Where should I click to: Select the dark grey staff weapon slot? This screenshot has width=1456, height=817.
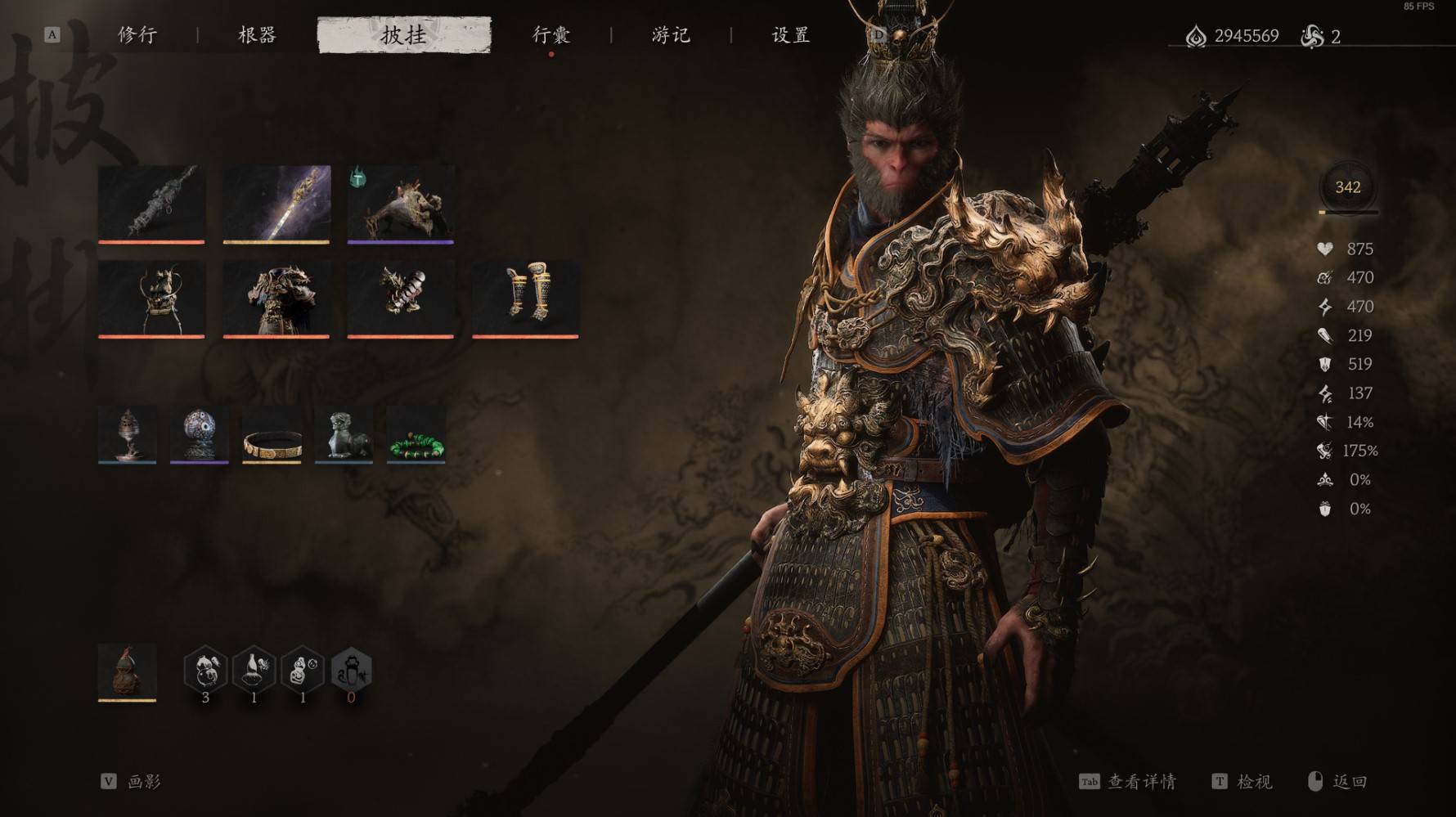pyautogui.click(x=151, y=204)
